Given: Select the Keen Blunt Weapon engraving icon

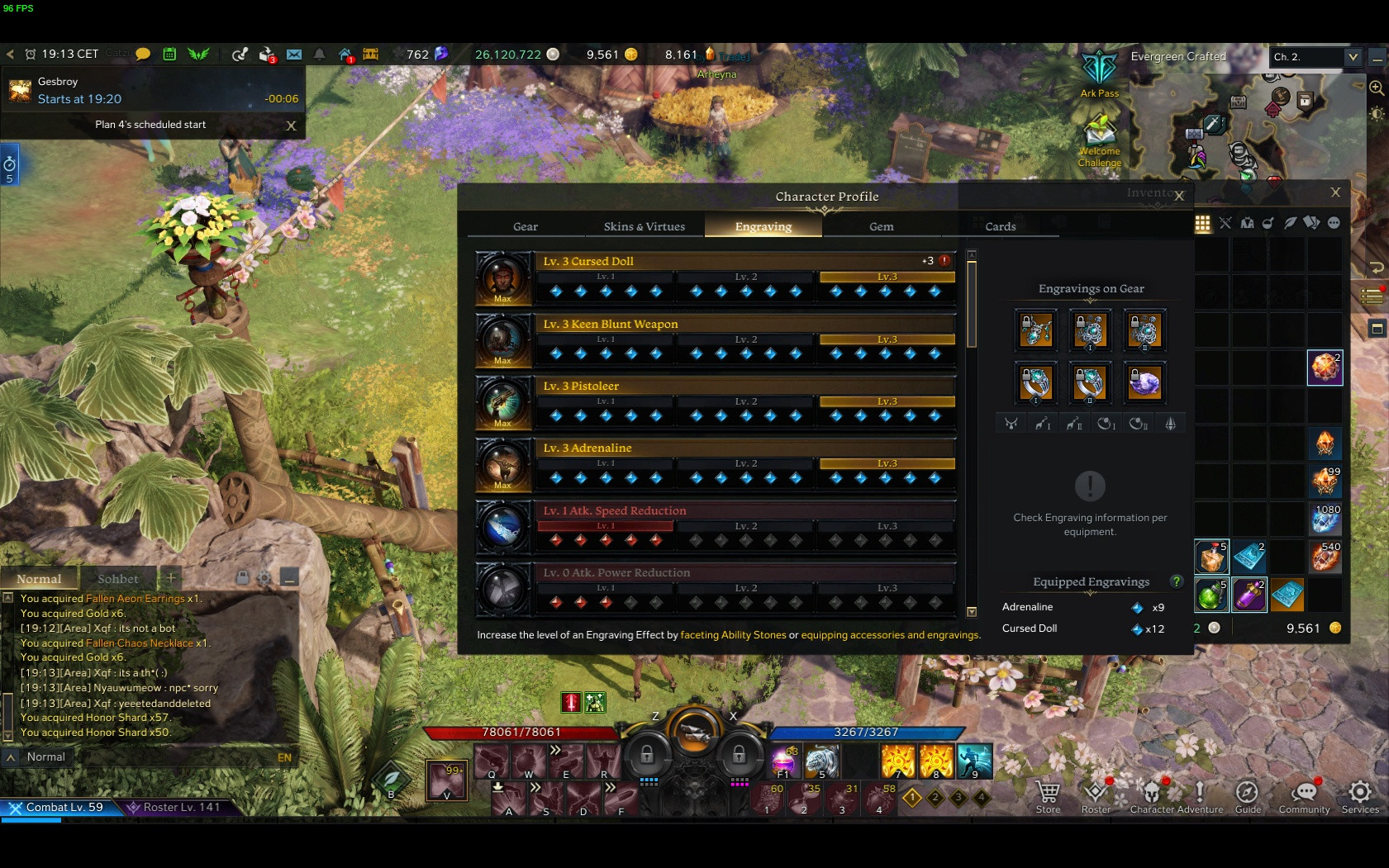Looking at the screenshot, I should [x=502, y=340].
